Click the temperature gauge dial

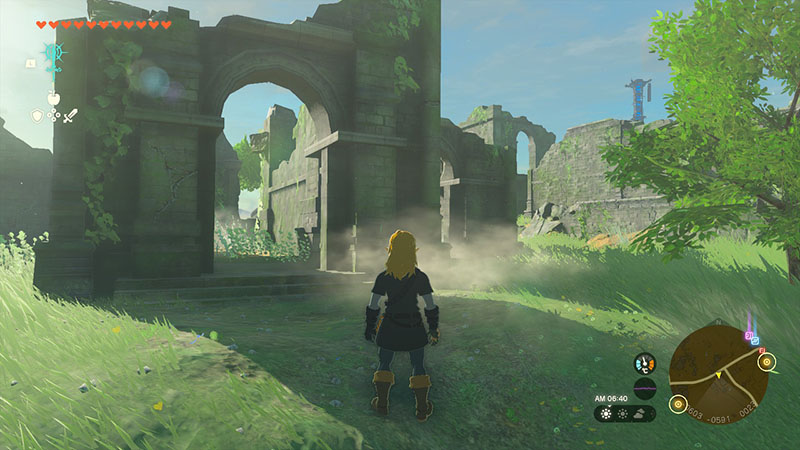pos(645,364)
